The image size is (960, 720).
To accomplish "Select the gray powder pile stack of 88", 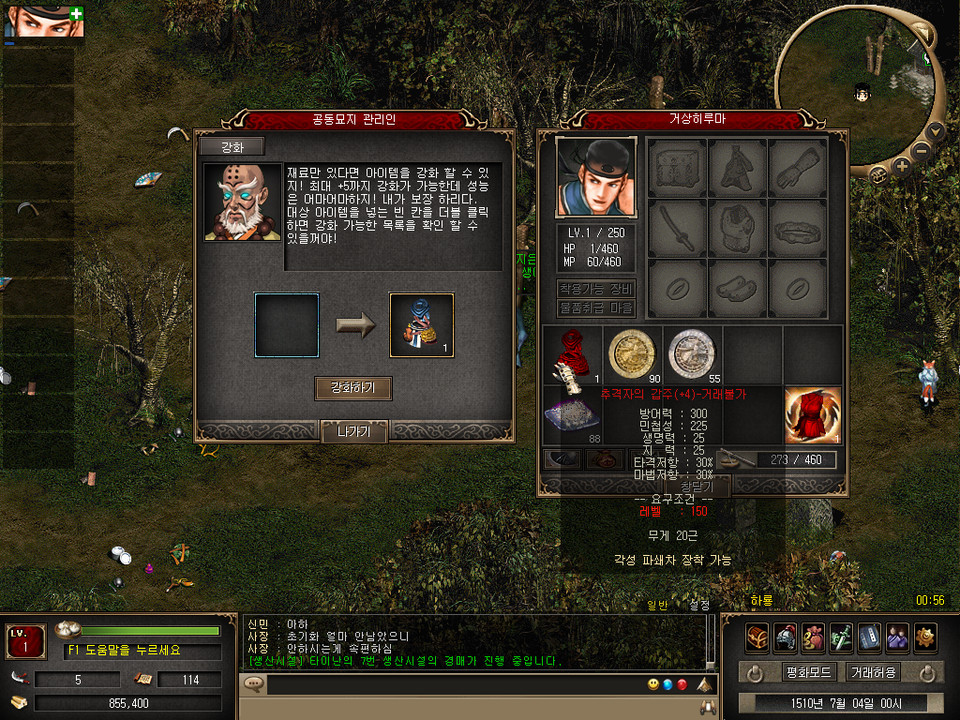I will click(x=572, y=416).
